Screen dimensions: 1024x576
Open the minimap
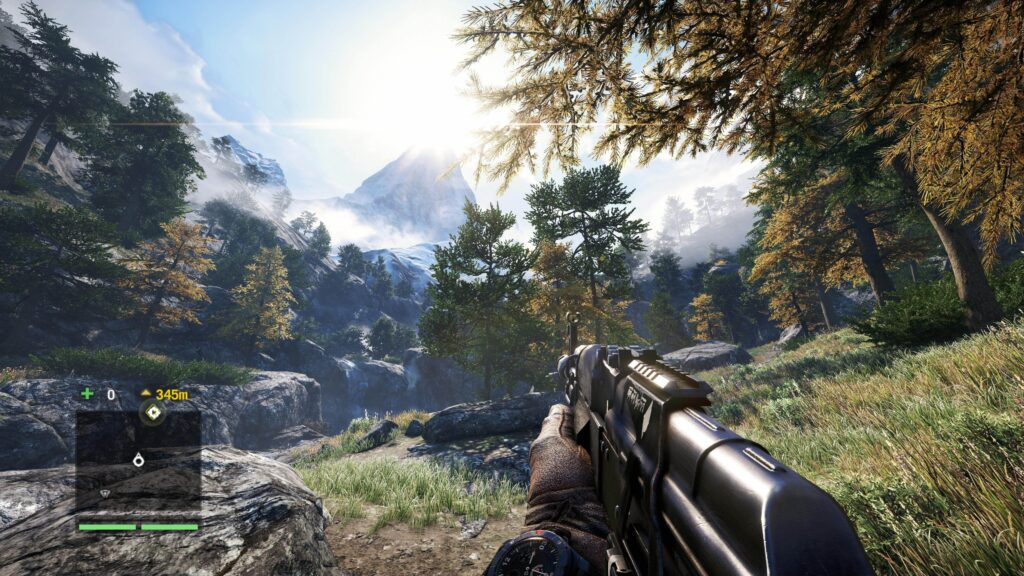click(x=138, y=461)
